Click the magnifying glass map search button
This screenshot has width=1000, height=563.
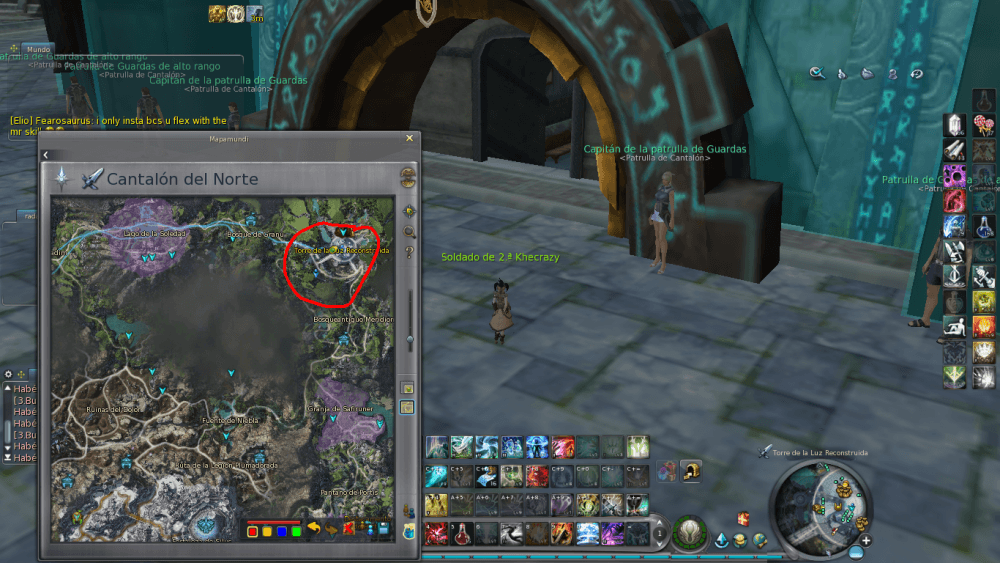point(409,232)
